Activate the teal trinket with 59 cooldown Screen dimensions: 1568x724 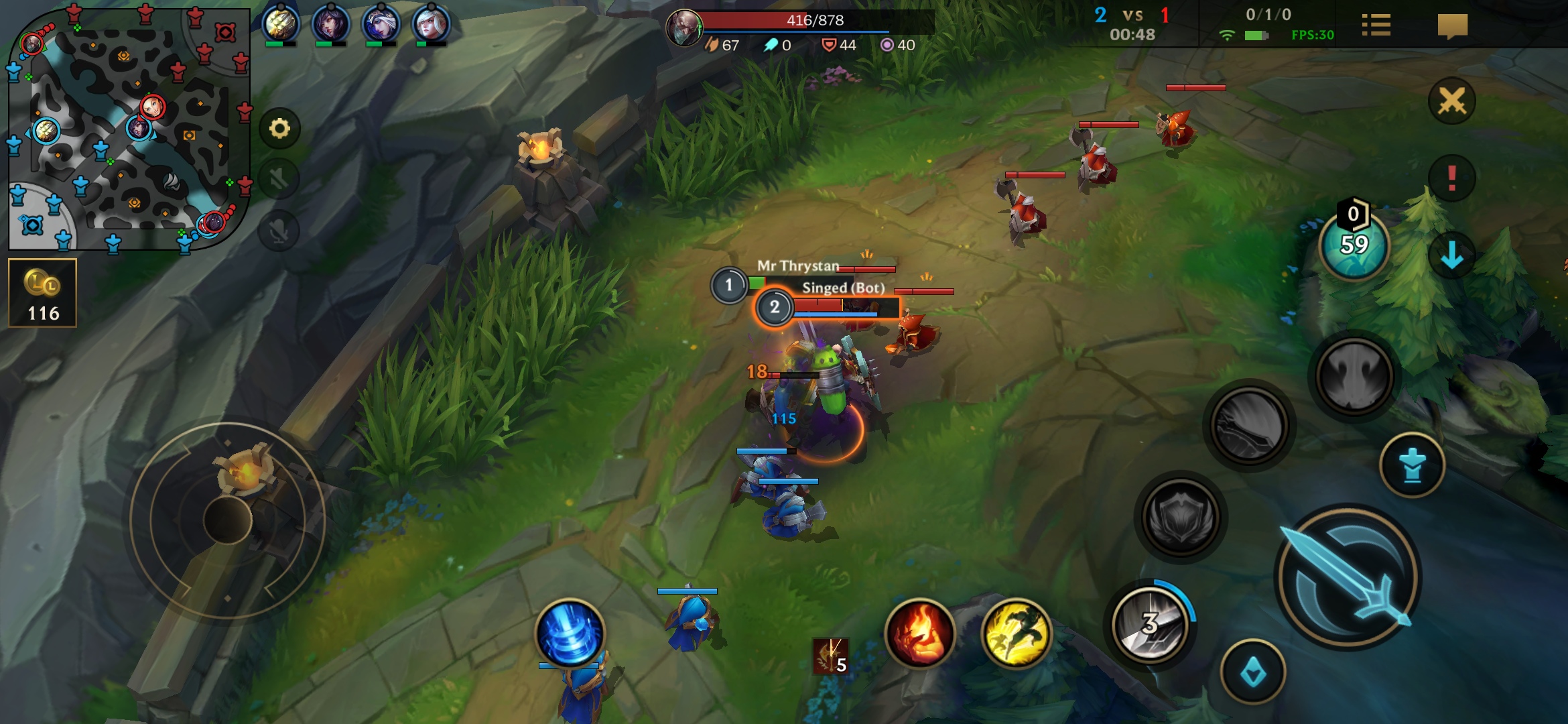pos(1354,246)
